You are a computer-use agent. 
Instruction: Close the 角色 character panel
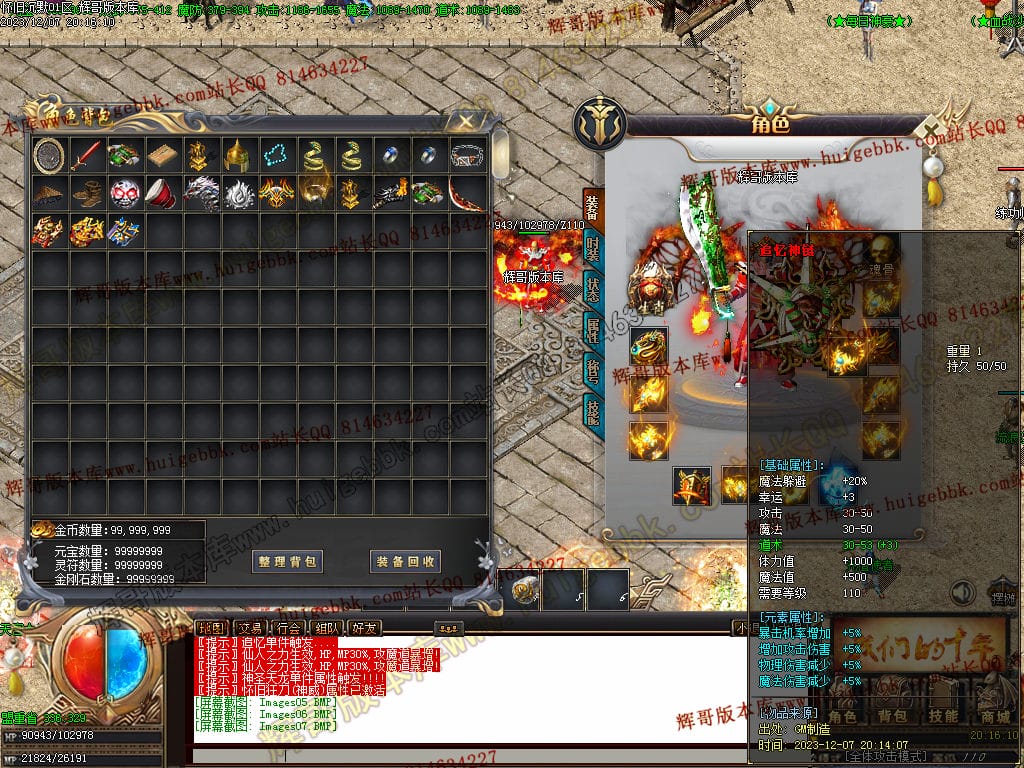pos(932,130)
